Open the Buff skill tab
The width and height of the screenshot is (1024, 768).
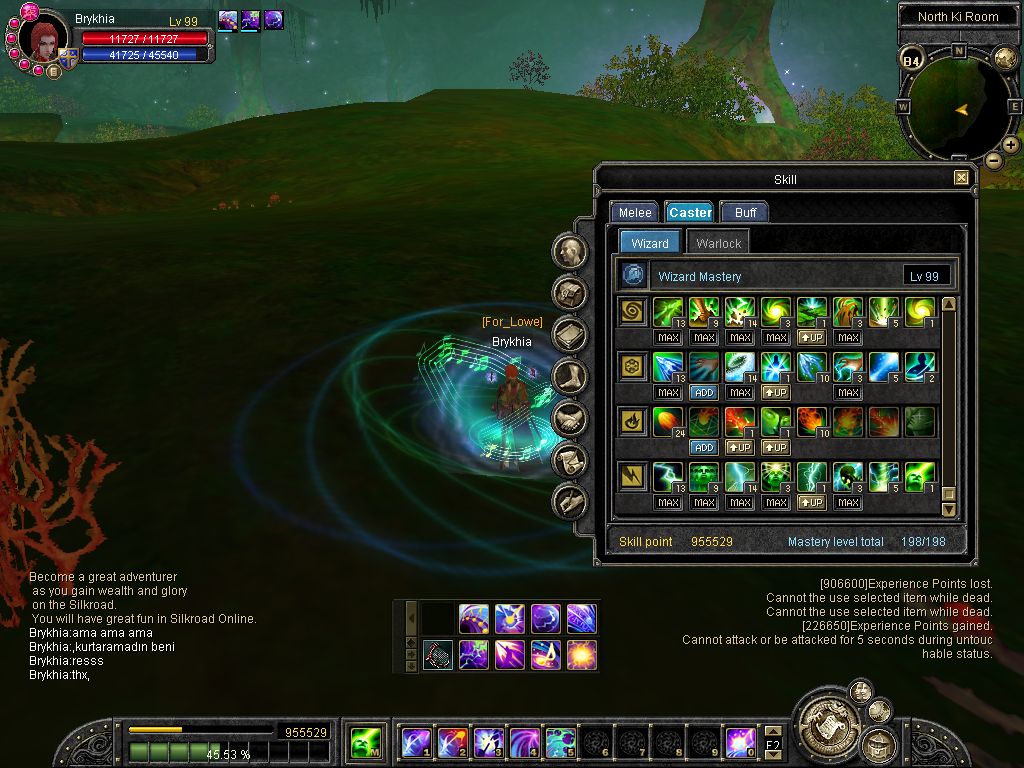tap(745, 212)
